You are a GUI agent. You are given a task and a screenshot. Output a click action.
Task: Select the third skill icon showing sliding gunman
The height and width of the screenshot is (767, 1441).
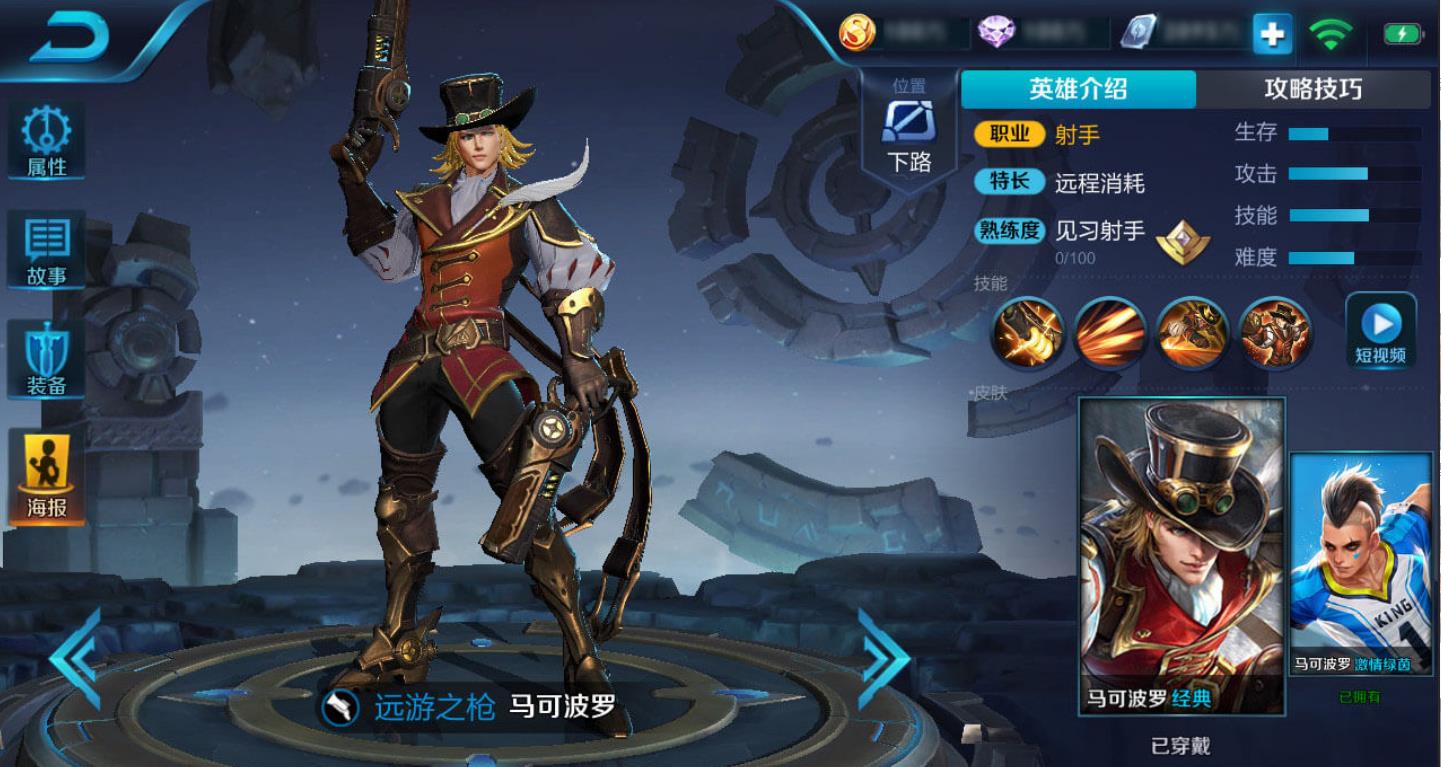pyautogui.click(x=1193, y=333)
